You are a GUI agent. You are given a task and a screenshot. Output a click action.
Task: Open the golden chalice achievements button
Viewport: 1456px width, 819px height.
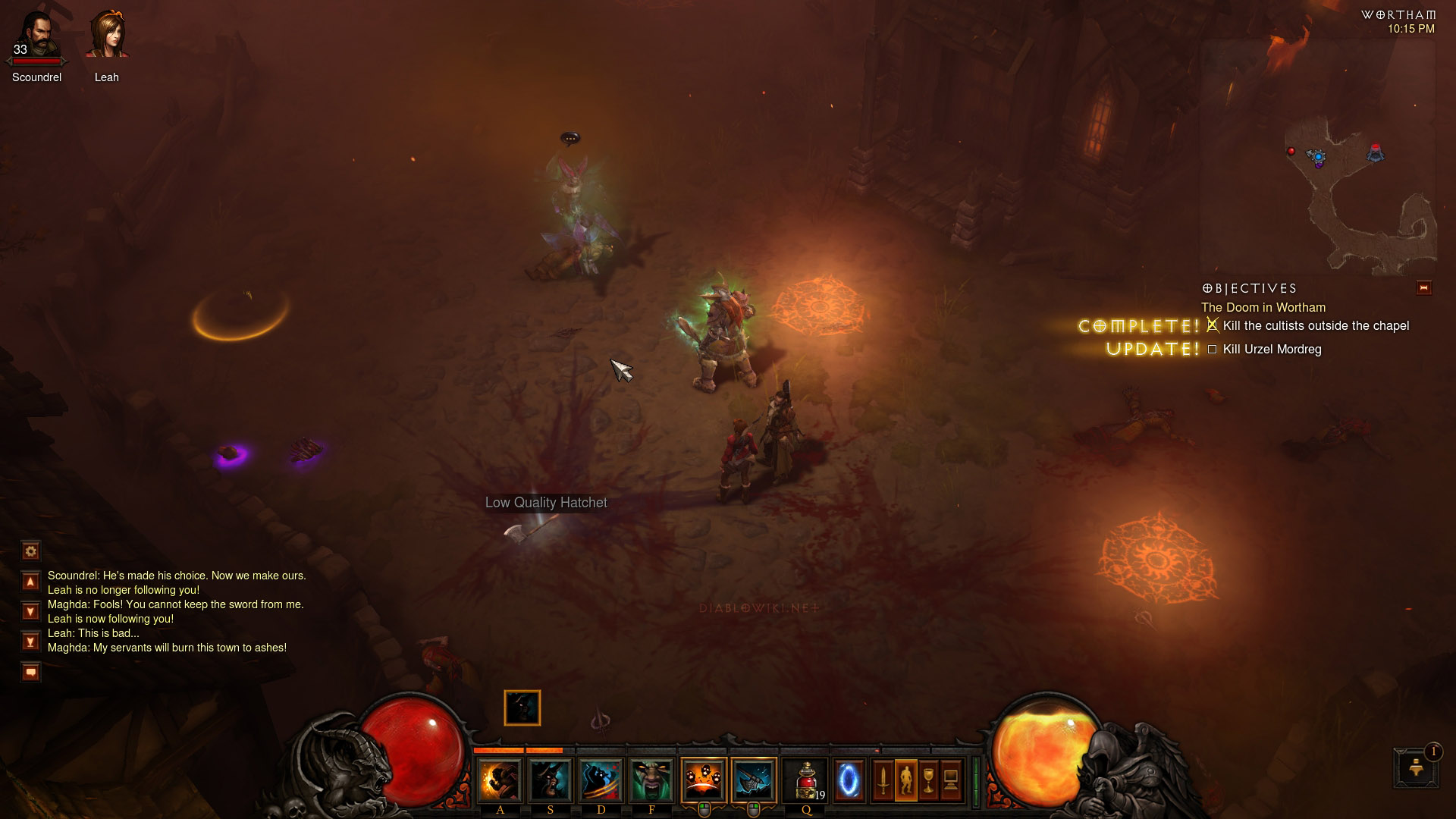click(x=928, y=780)
